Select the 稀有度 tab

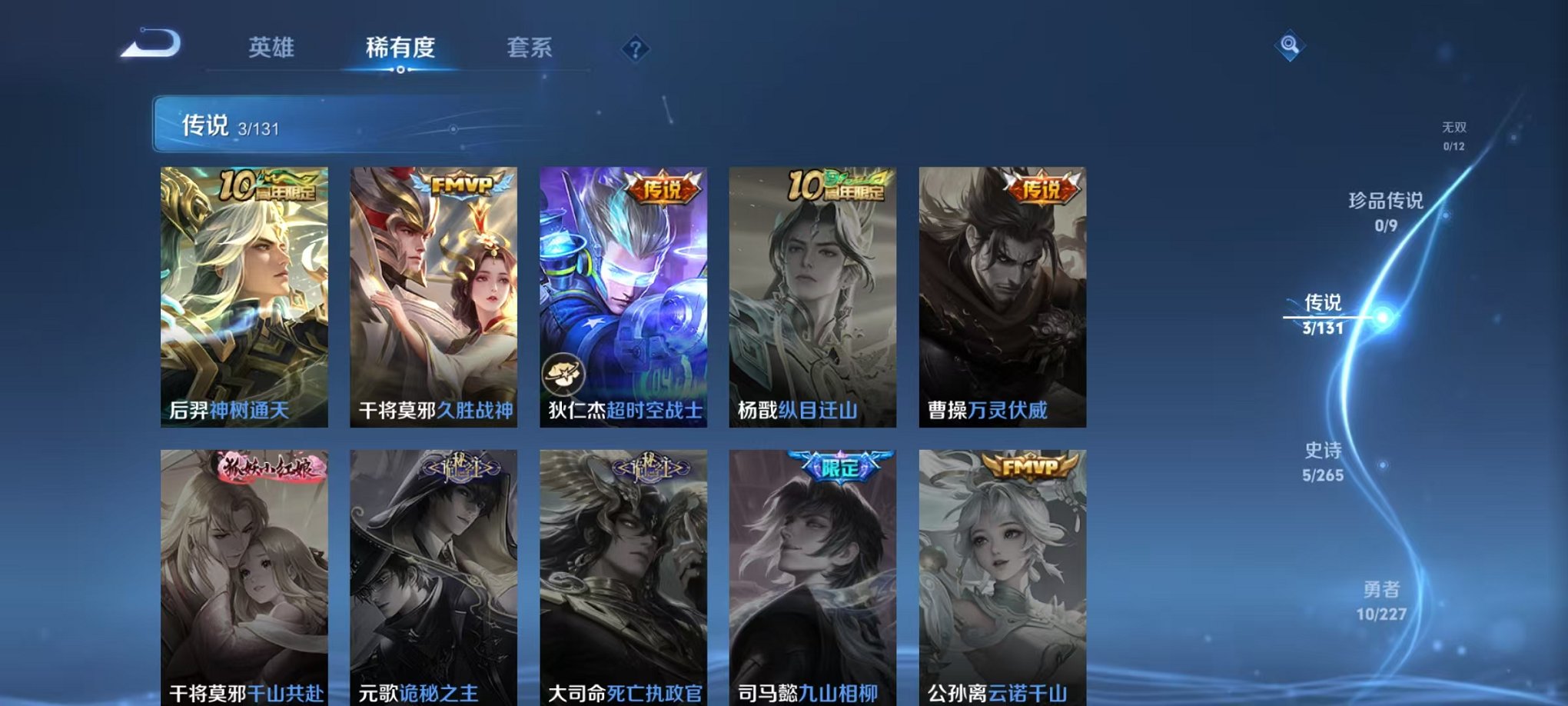tap(401, 46)
